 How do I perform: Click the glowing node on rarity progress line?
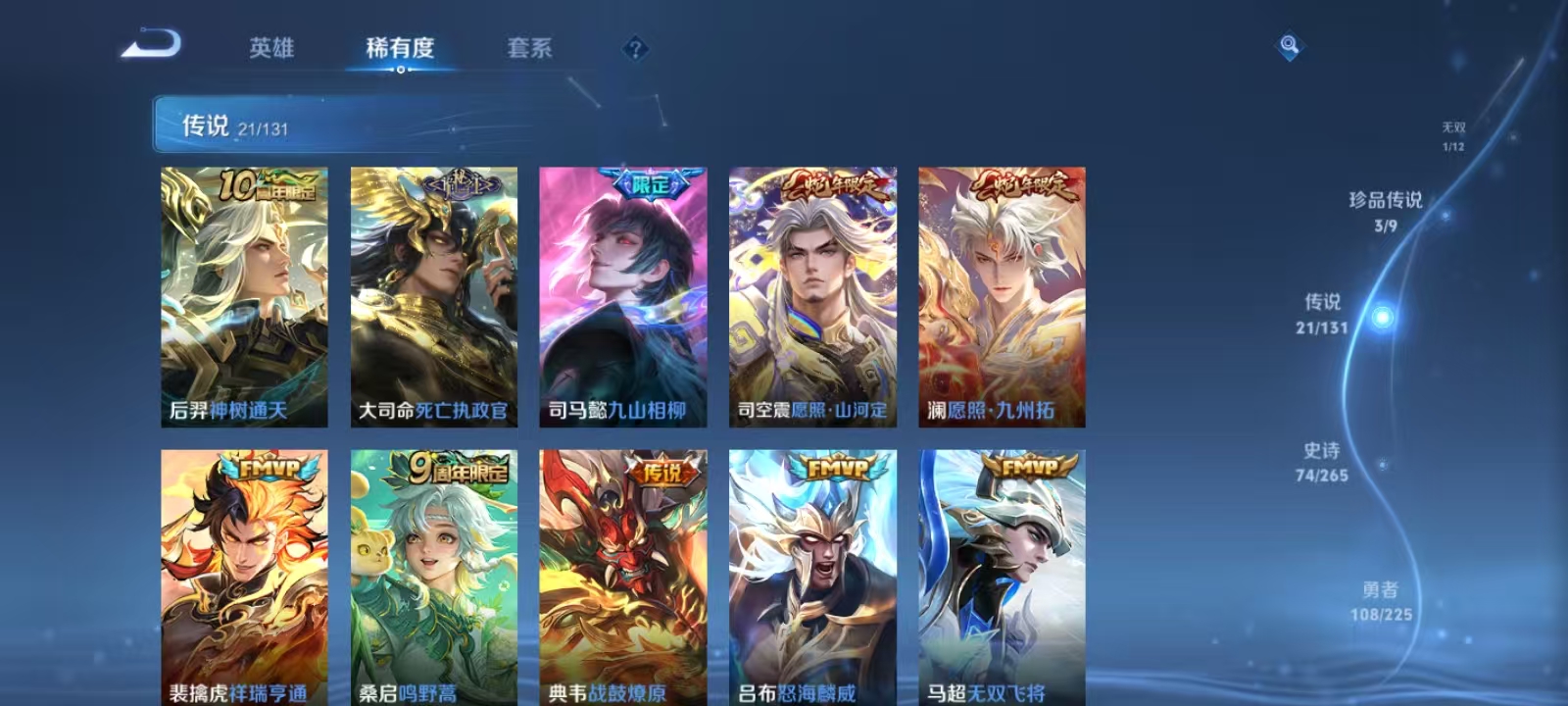pyautogui.click(x=1380, y=317)
